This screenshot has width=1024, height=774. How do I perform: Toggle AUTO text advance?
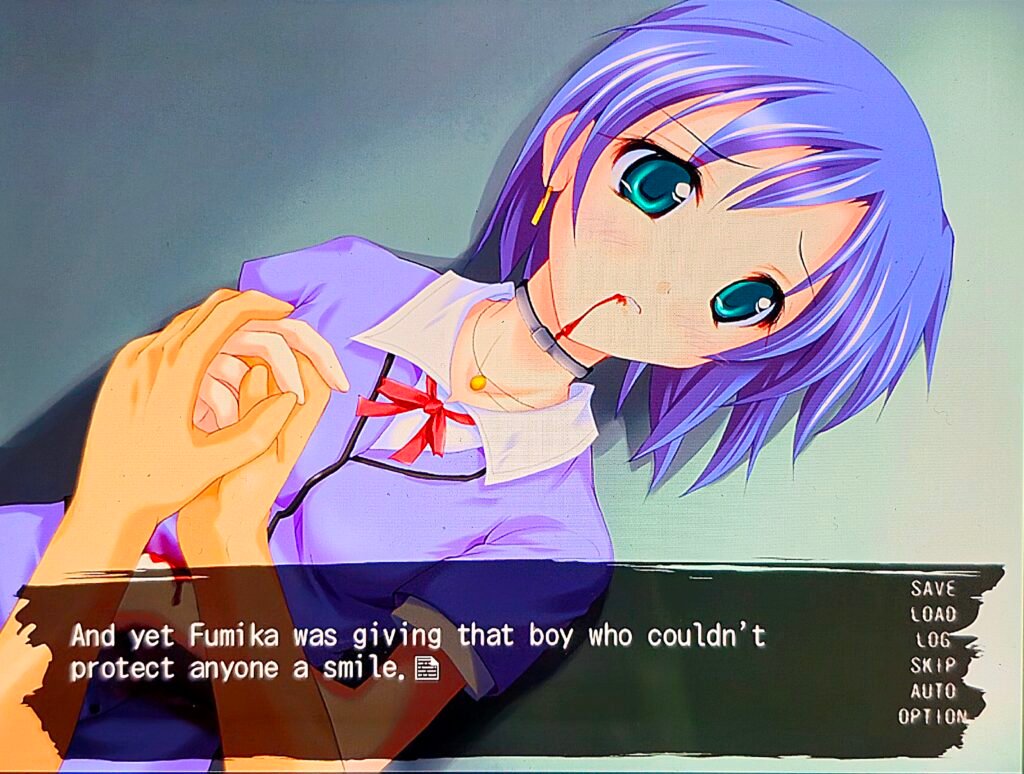(932, 691)
